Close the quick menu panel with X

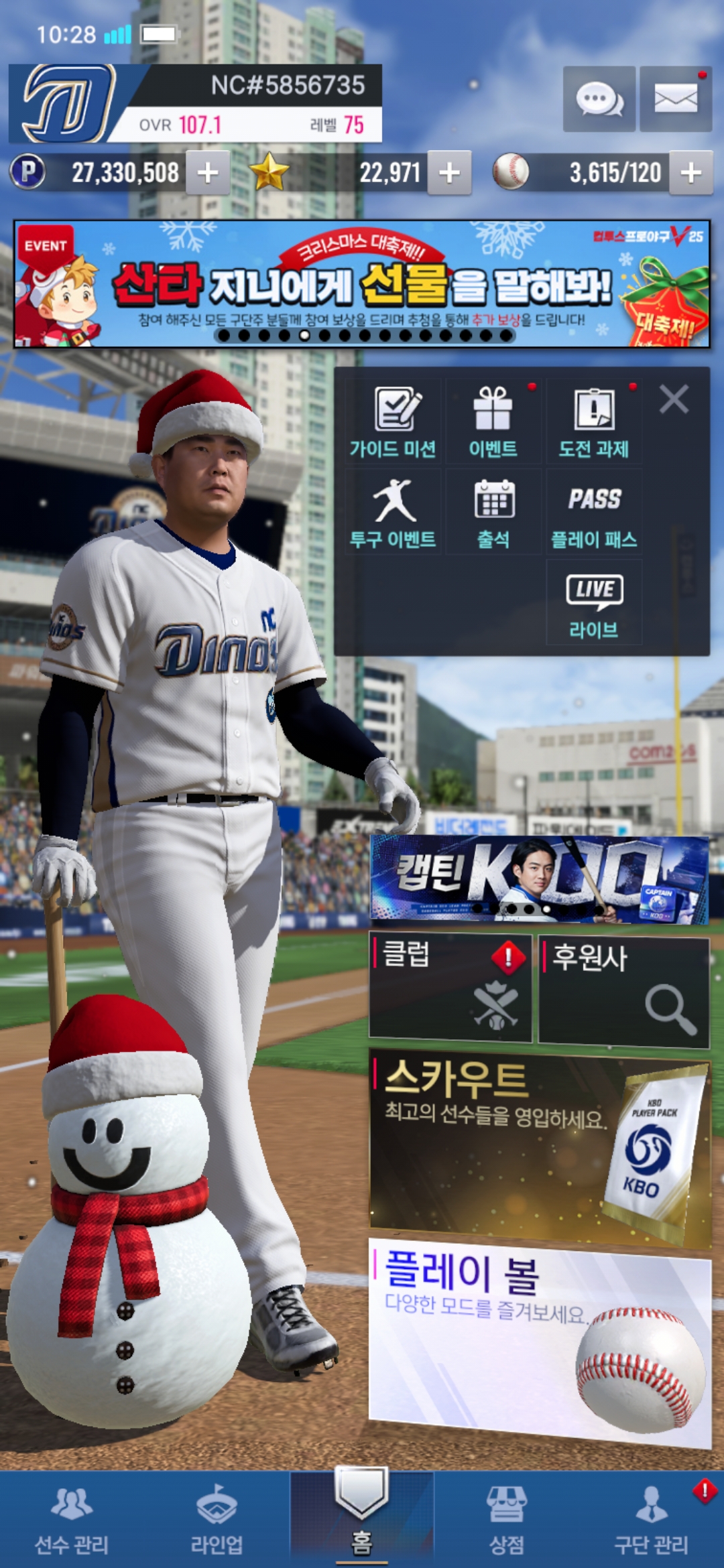[674, 399]
